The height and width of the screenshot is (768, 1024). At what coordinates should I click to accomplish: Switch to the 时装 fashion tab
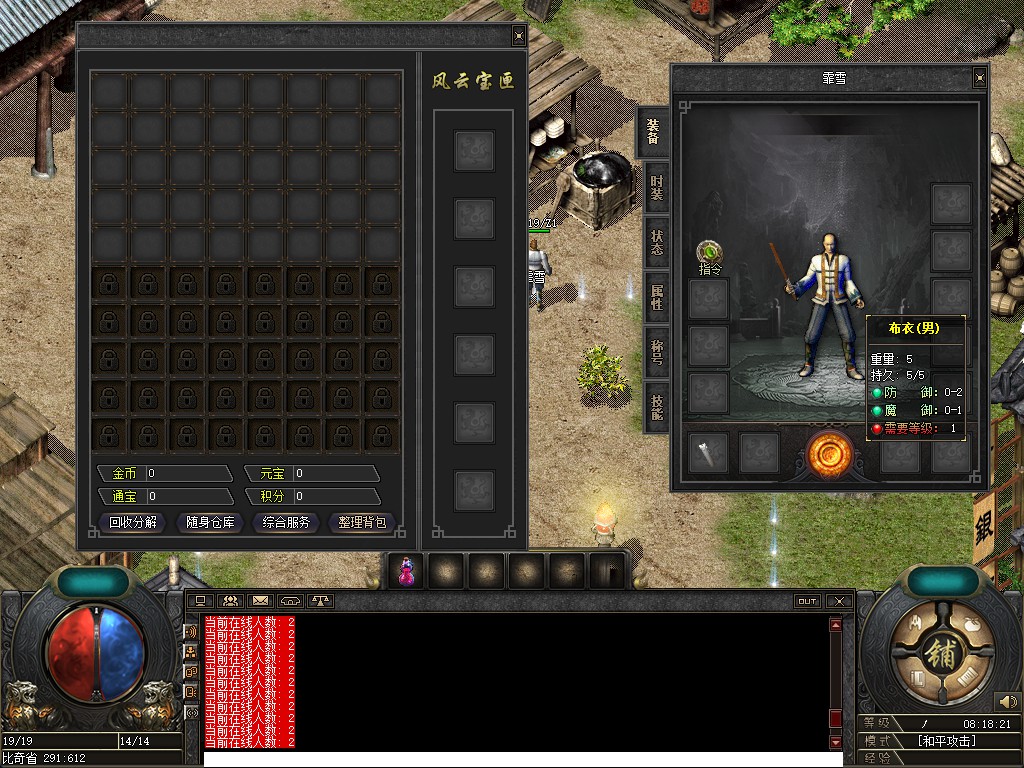coord(656,188)
